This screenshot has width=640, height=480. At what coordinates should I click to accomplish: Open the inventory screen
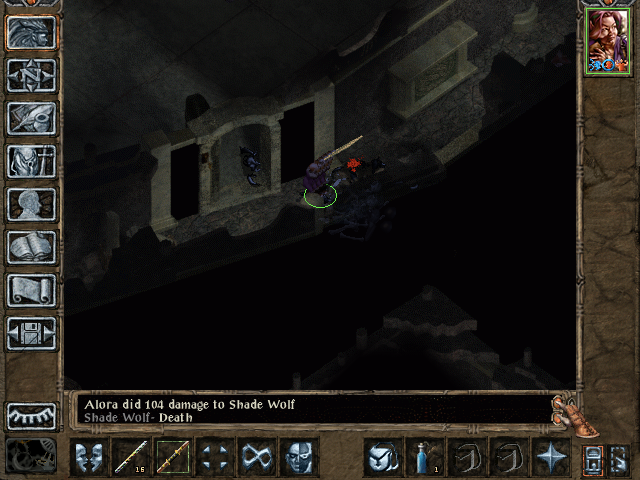[32, 161]
